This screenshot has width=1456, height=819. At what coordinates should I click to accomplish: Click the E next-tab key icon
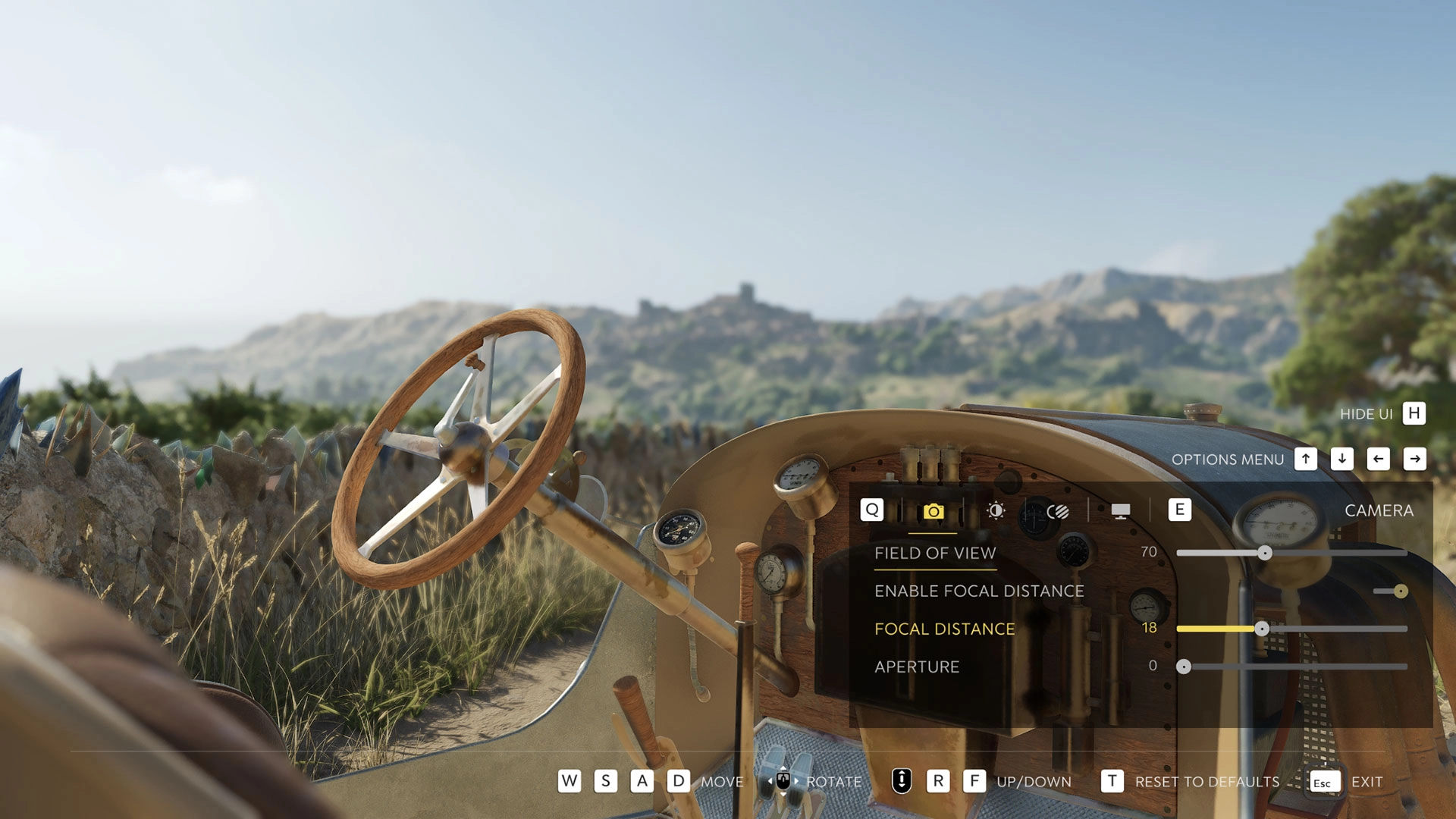click(x=1180, y=510)
